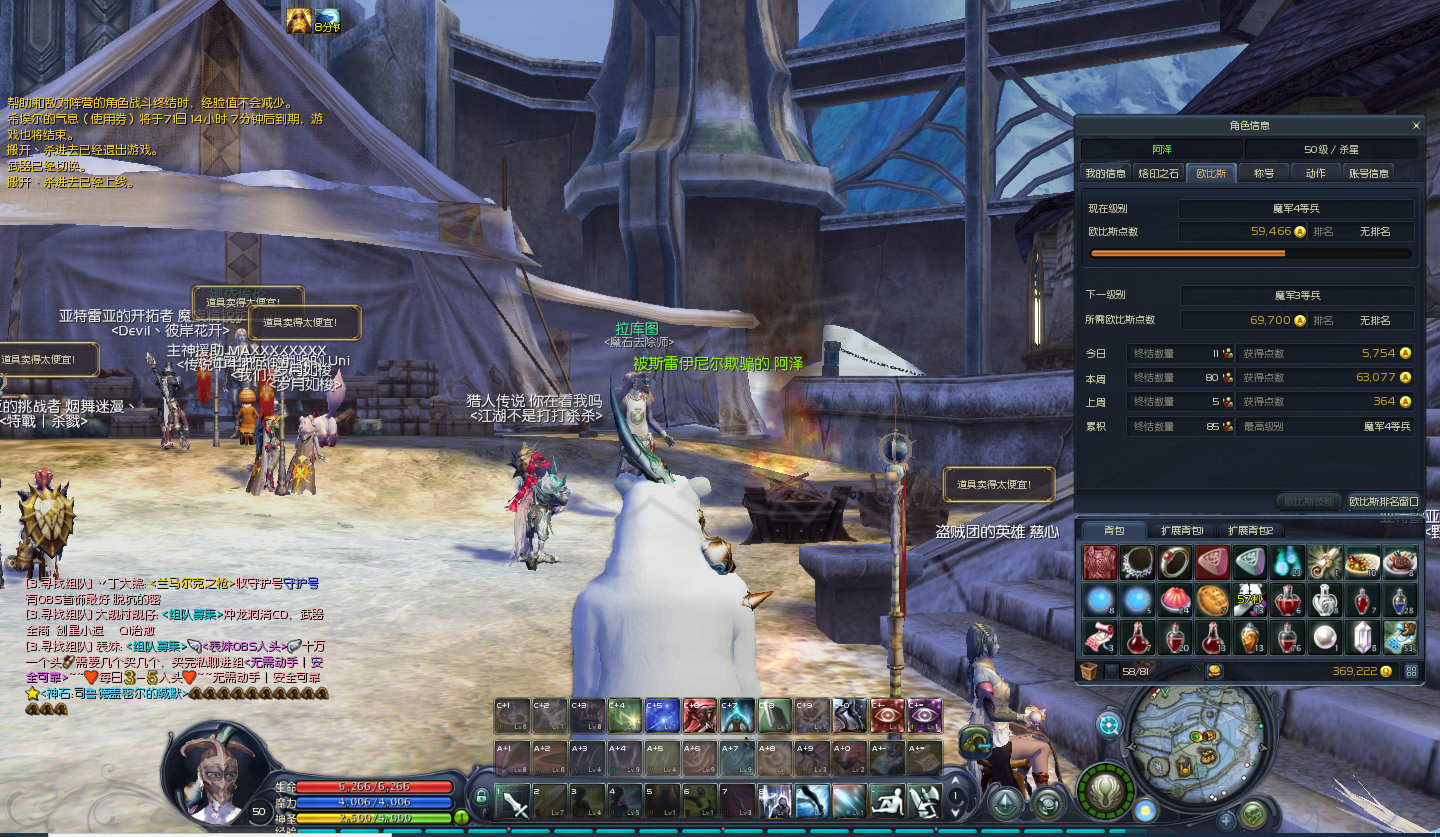This screenshot has height=837, width=1440.
Task: Click the trash bin icon in inventory
Action: (x=1091, y=671)
